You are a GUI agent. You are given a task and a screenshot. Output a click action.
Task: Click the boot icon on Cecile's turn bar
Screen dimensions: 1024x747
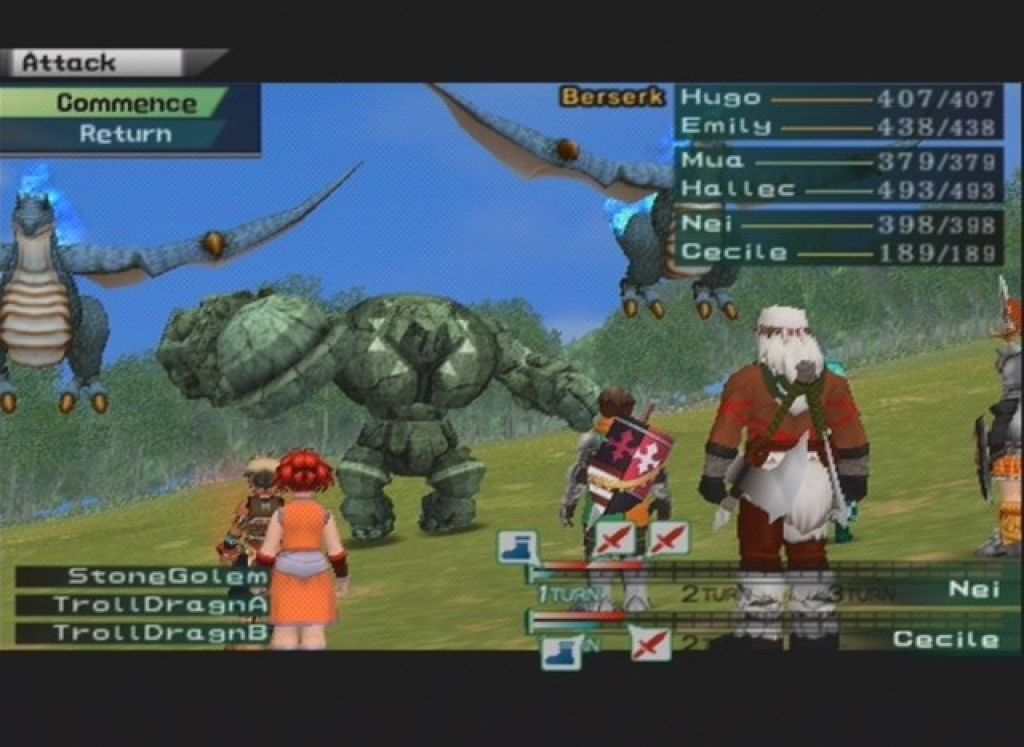[x=561, y=651]
